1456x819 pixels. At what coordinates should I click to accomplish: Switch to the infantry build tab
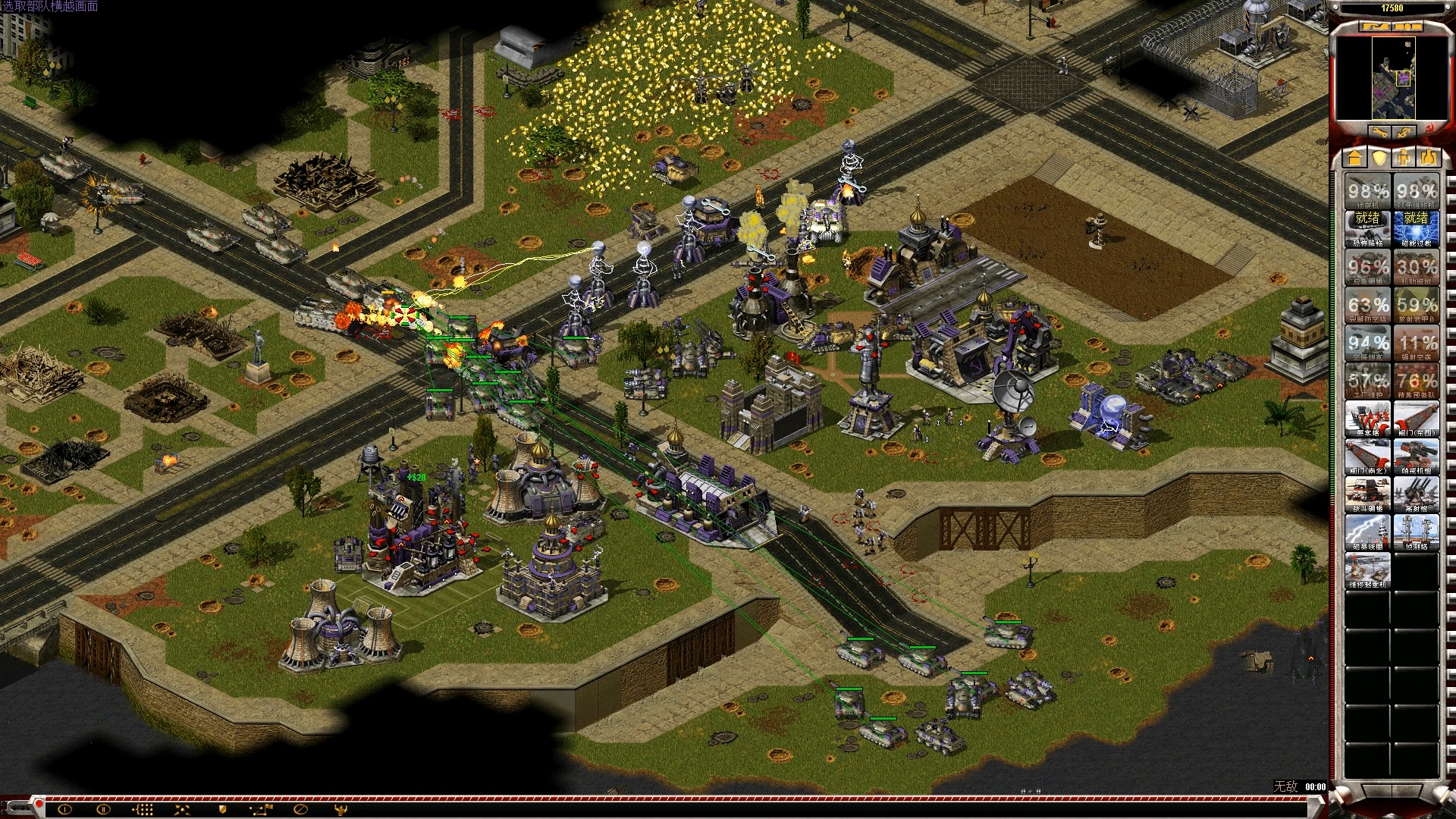click(1404, 157)
